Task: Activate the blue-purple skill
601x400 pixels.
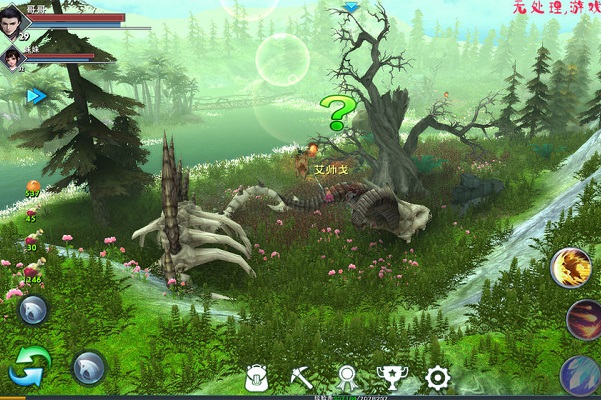Action: (583, 376)
